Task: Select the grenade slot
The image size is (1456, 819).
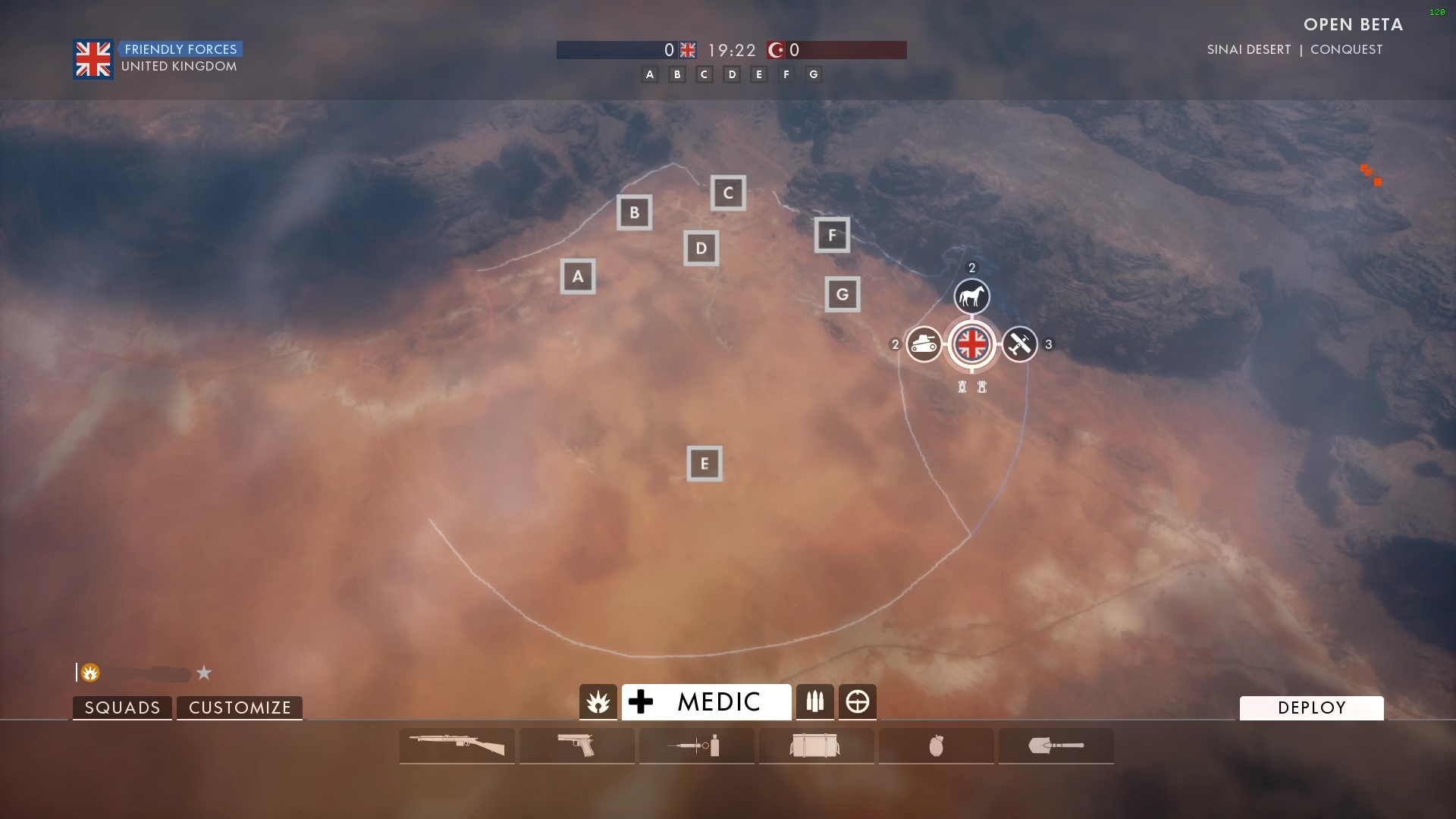Action: coord(936,745)
